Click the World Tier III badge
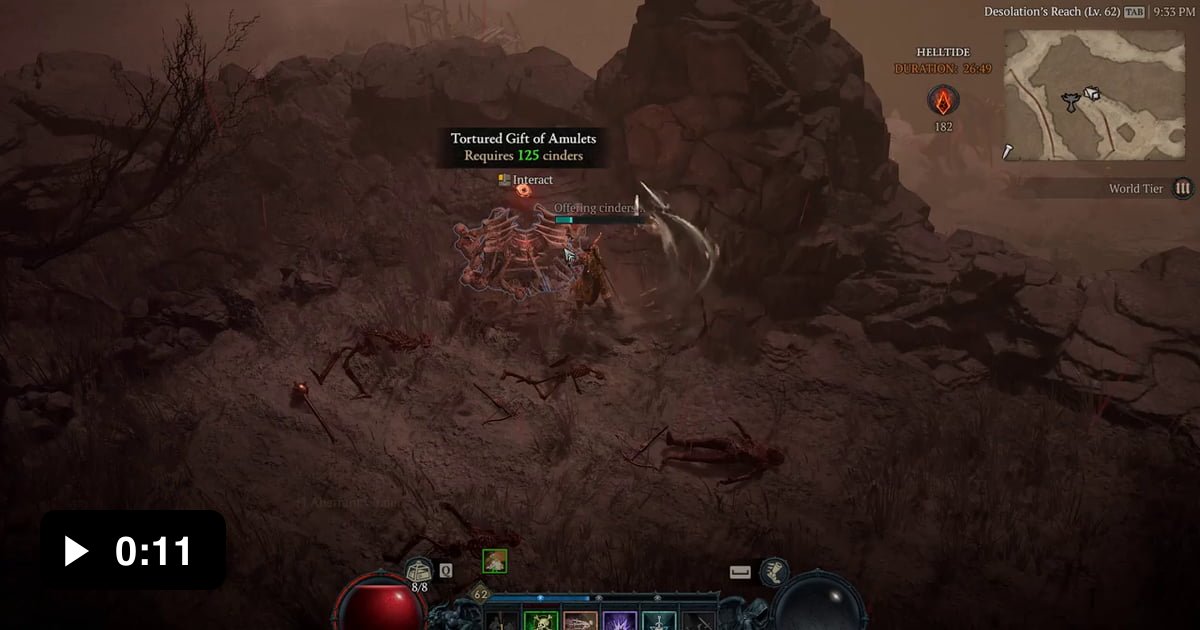The image size is (1200, 630). click(1183, 188)
